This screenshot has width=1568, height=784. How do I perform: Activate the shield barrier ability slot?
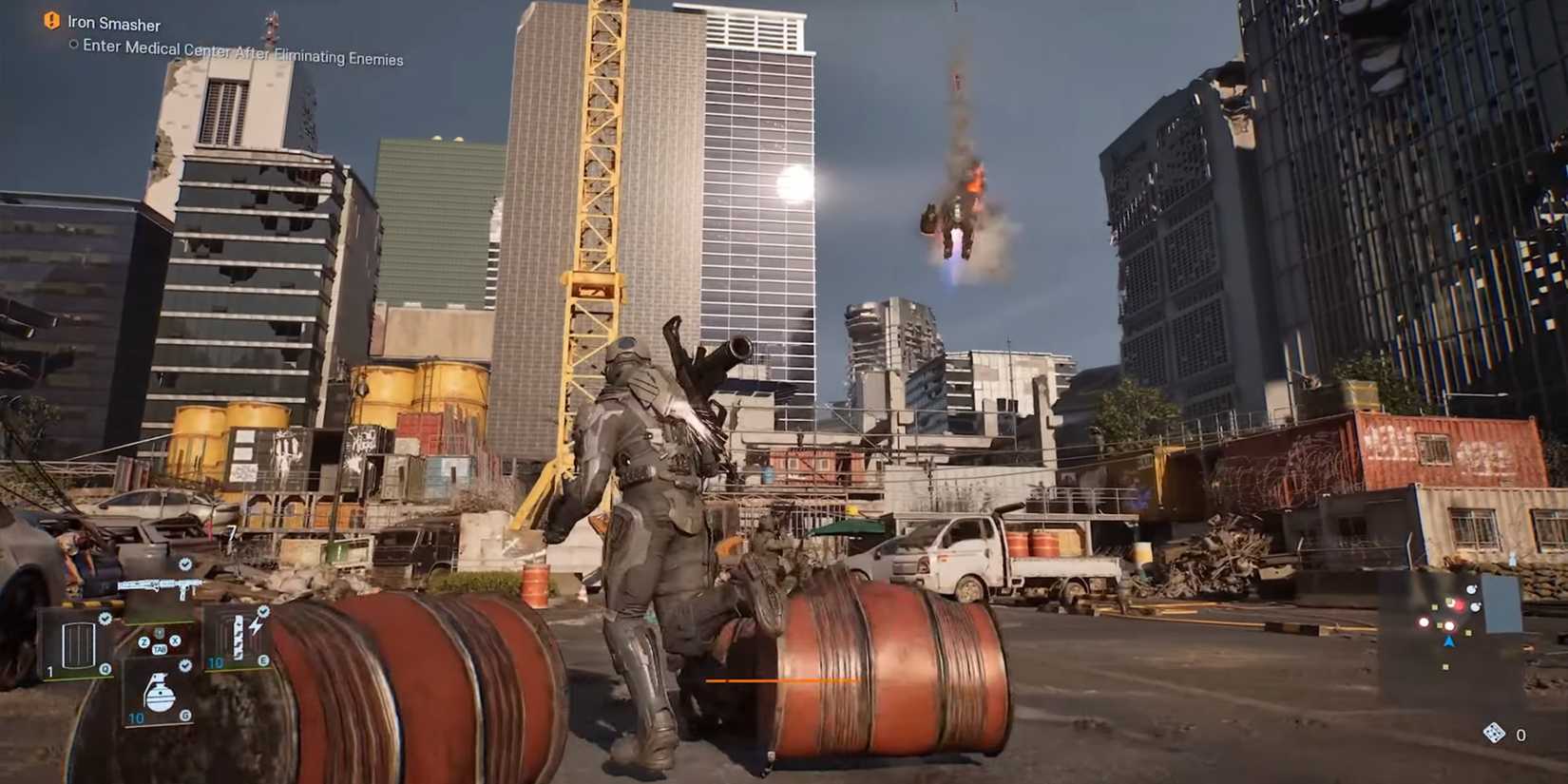pos(76,645)
